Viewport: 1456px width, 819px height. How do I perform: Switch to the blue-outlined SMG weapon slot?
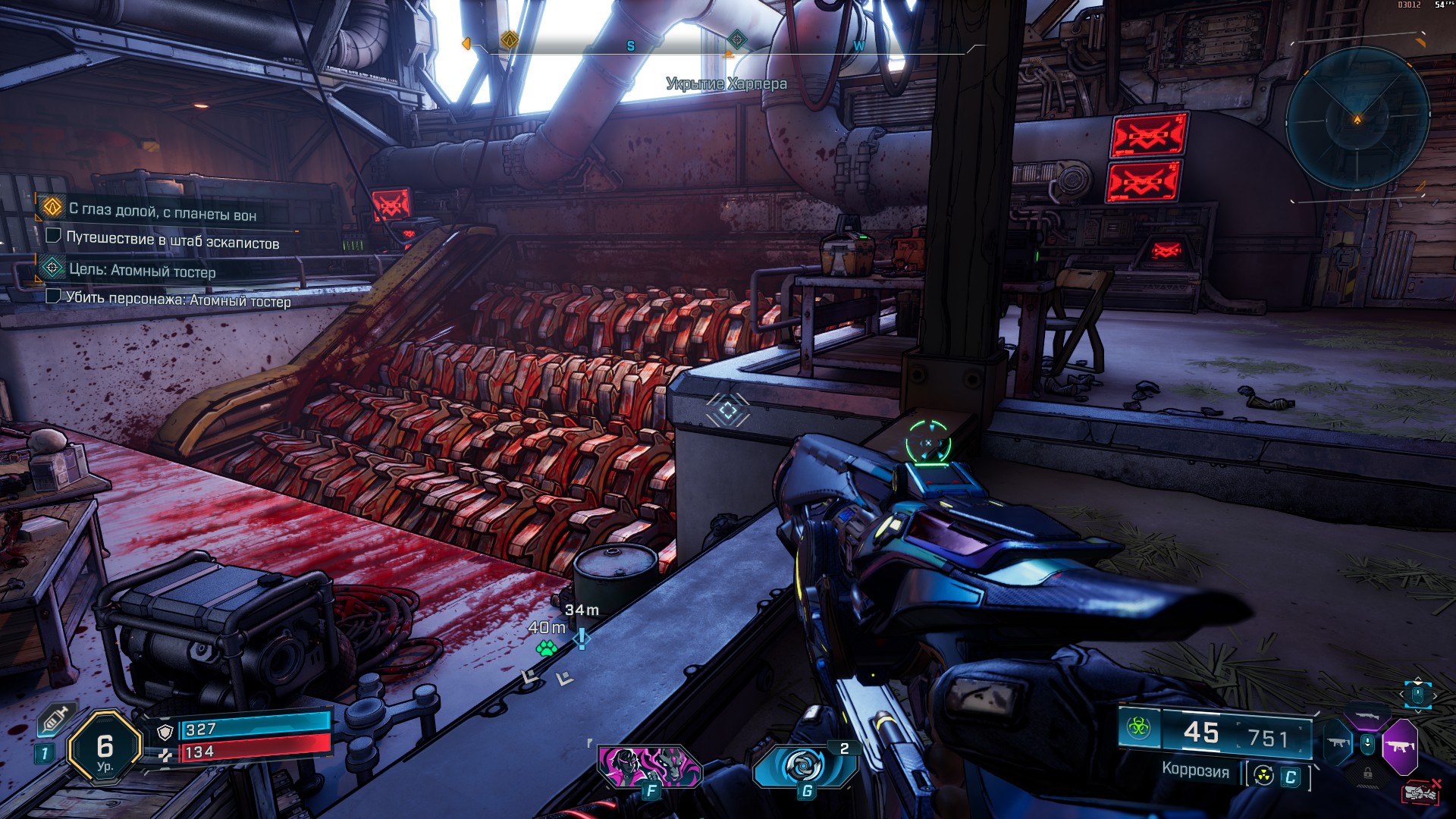pyautogui.click(x=1338, y=743)
